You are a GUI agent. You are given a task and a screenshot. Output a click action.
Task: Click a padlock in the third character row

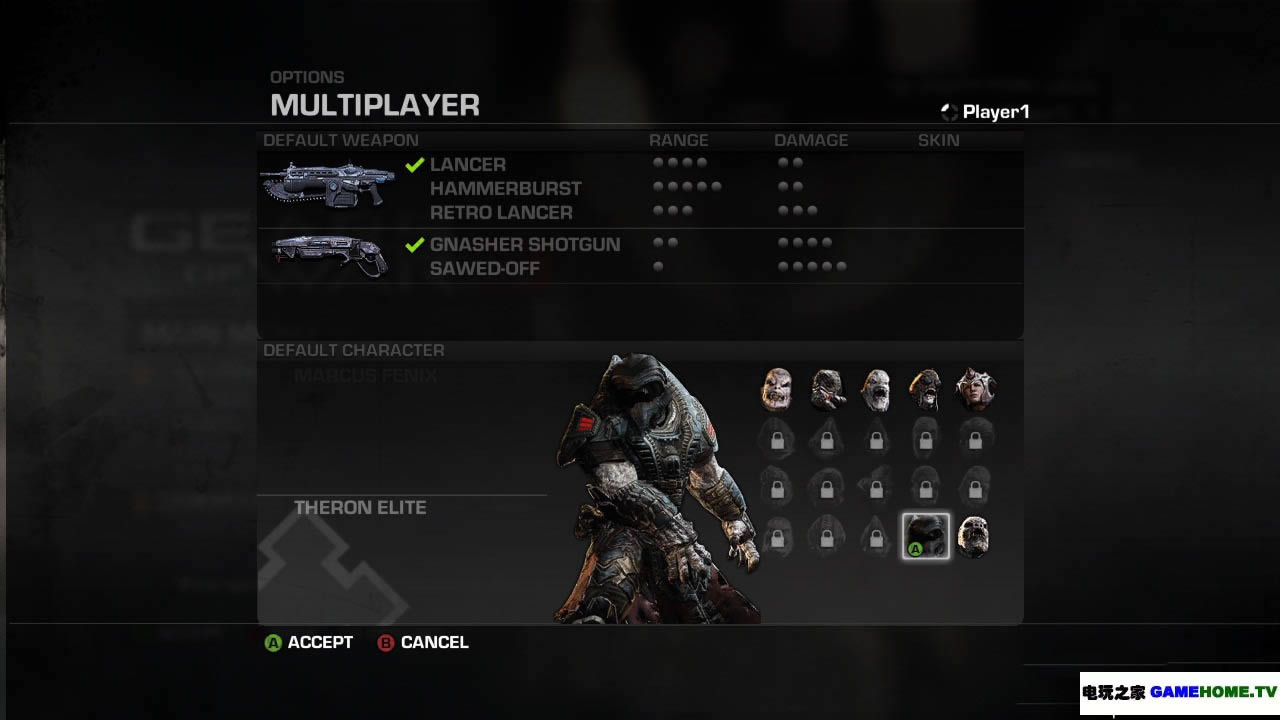click(x=777, y=487)
